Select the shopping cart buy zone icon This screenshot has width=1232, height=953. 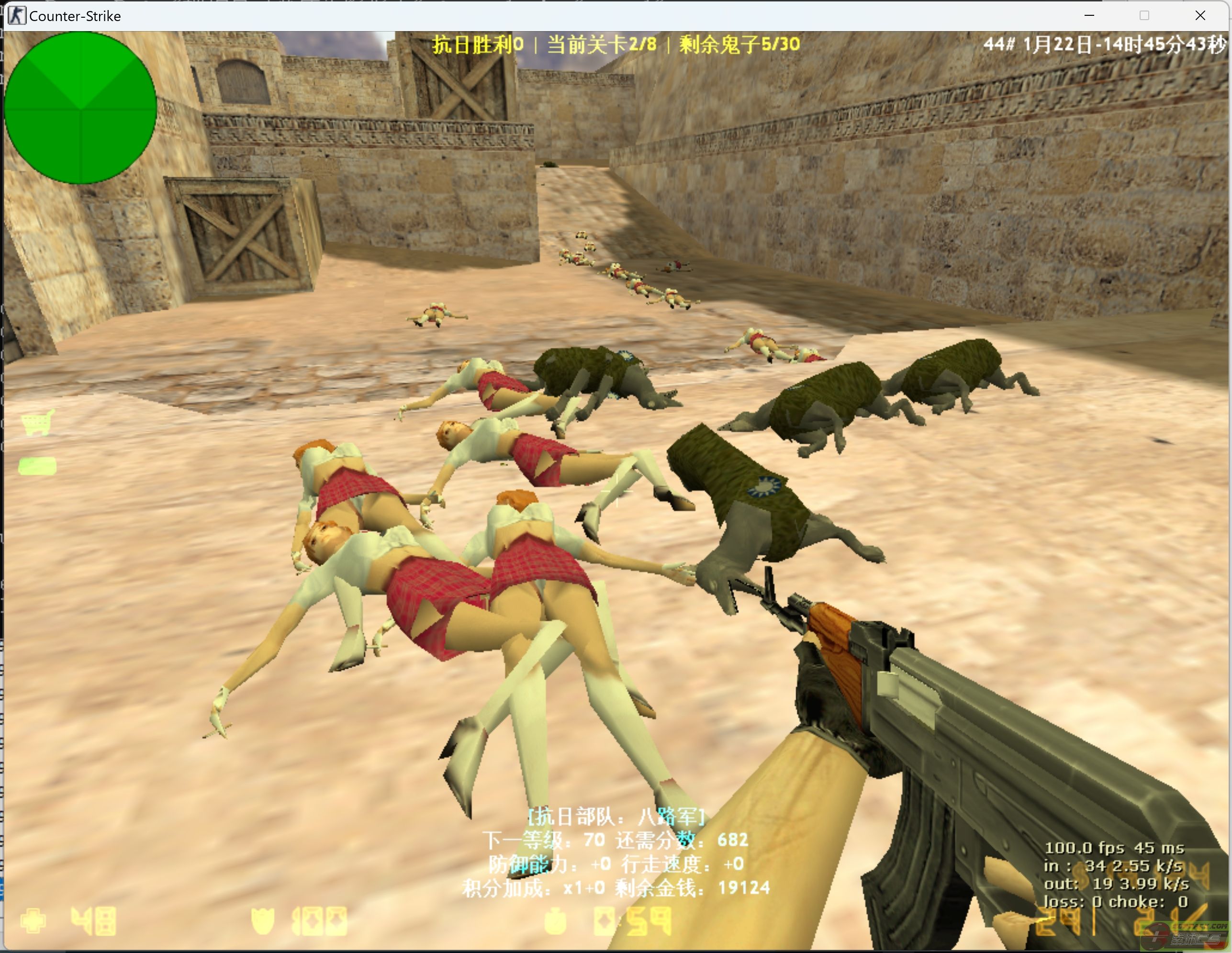(x=38, y=423)
